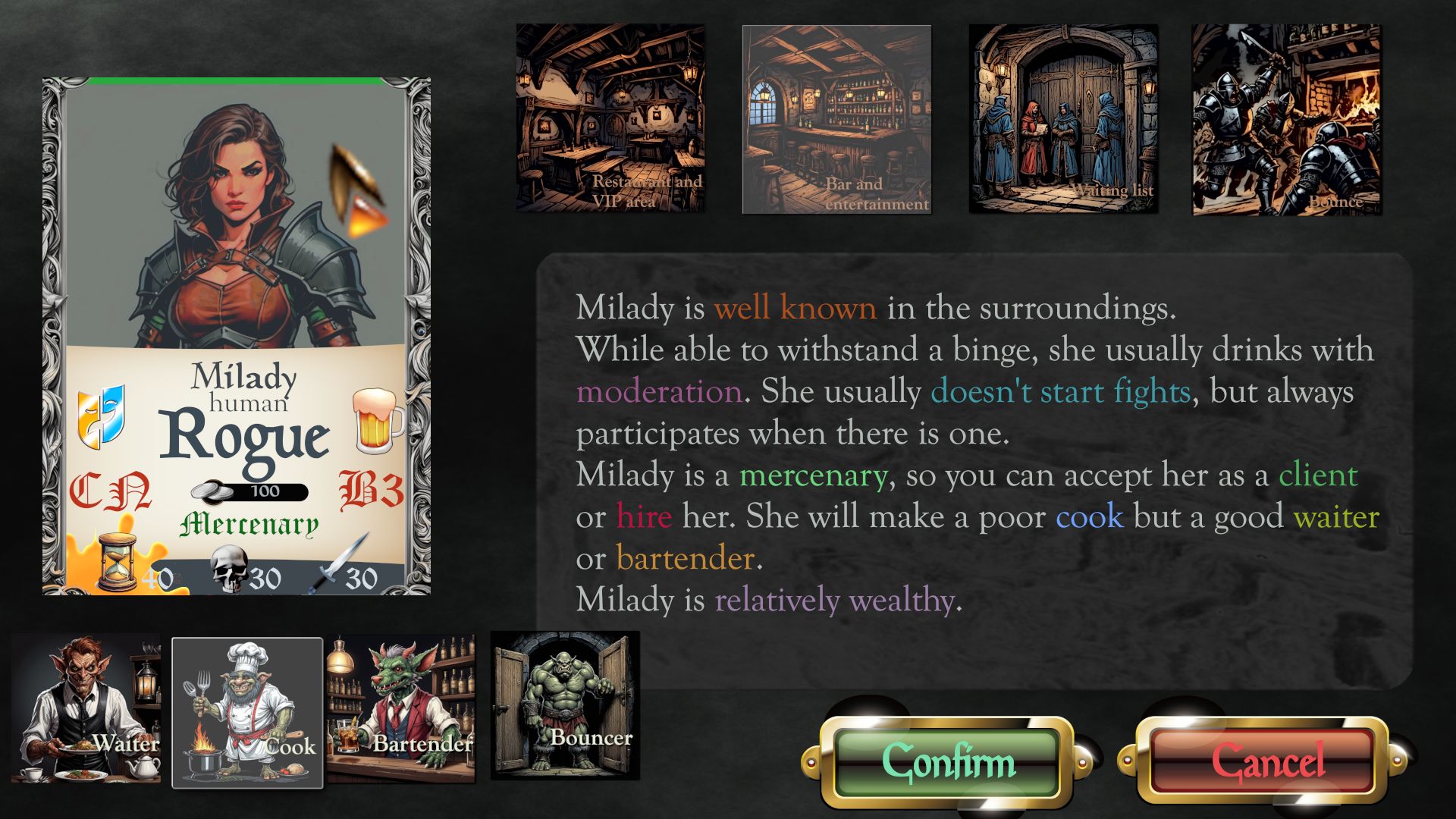
Task: Select Milady's Rogue character card
Action: coord(237,336)
